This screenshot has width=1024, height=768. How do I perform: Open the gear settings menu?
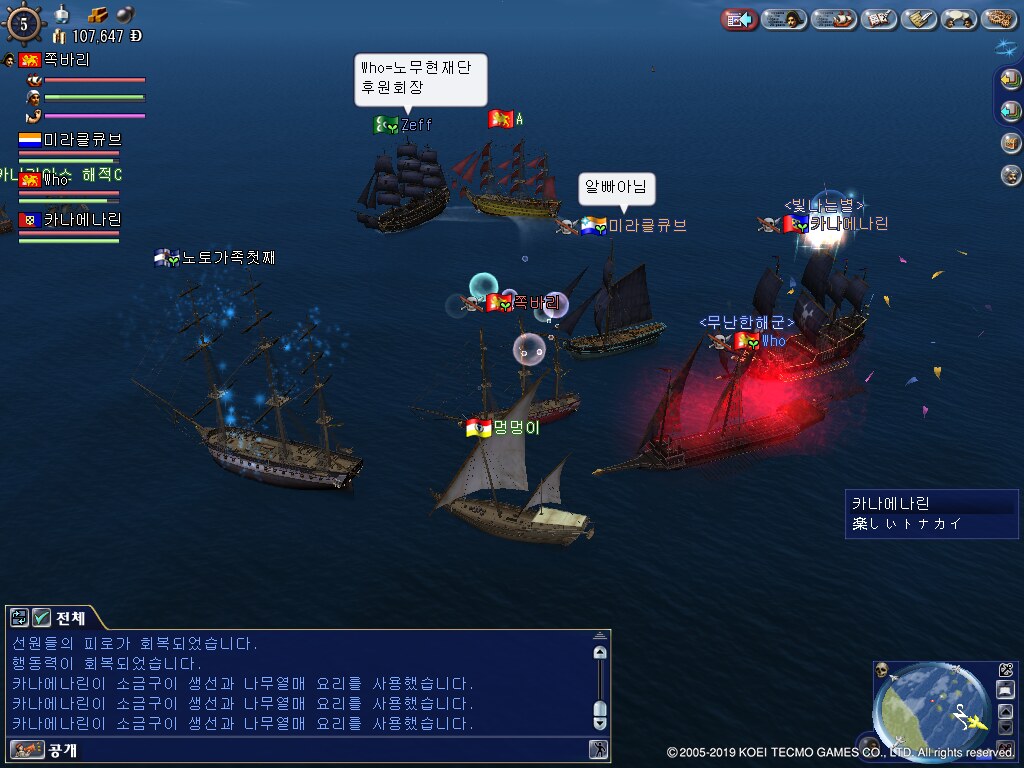coord(998,19)
